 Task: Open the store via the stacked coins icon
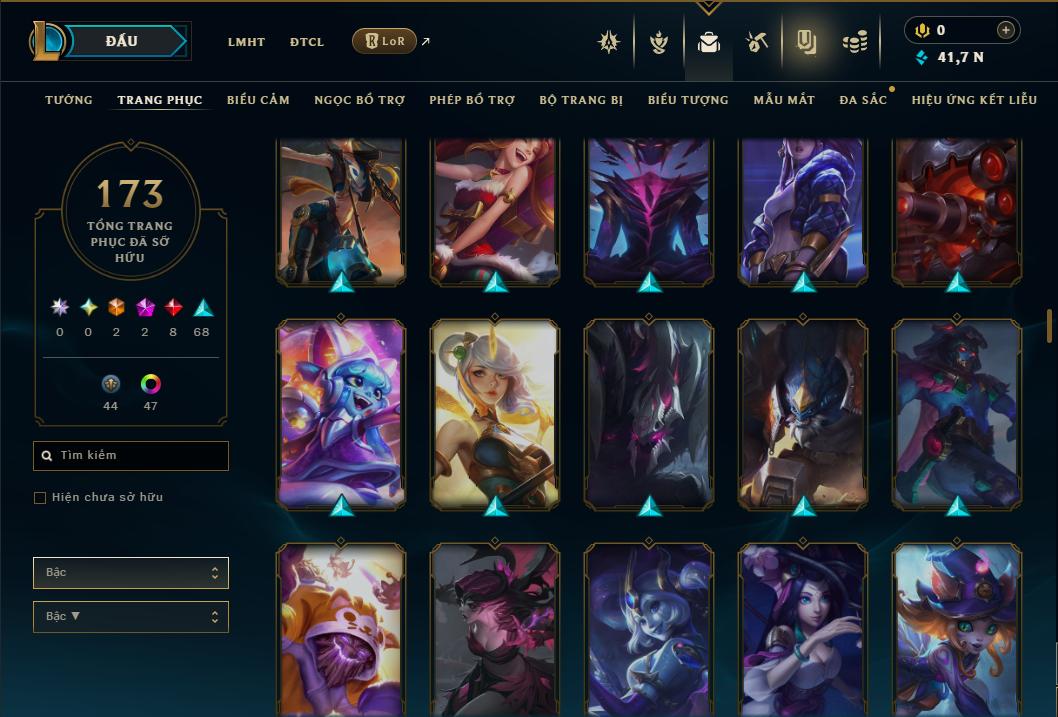(854, 42)
